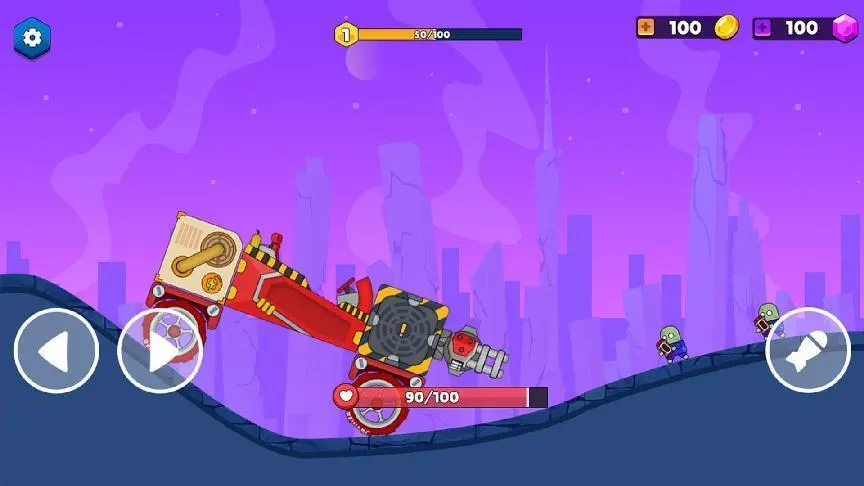This screenshot has width=864, height=486.
Task: Add gems using the purple plus button
Action: (x=762, y=28)
